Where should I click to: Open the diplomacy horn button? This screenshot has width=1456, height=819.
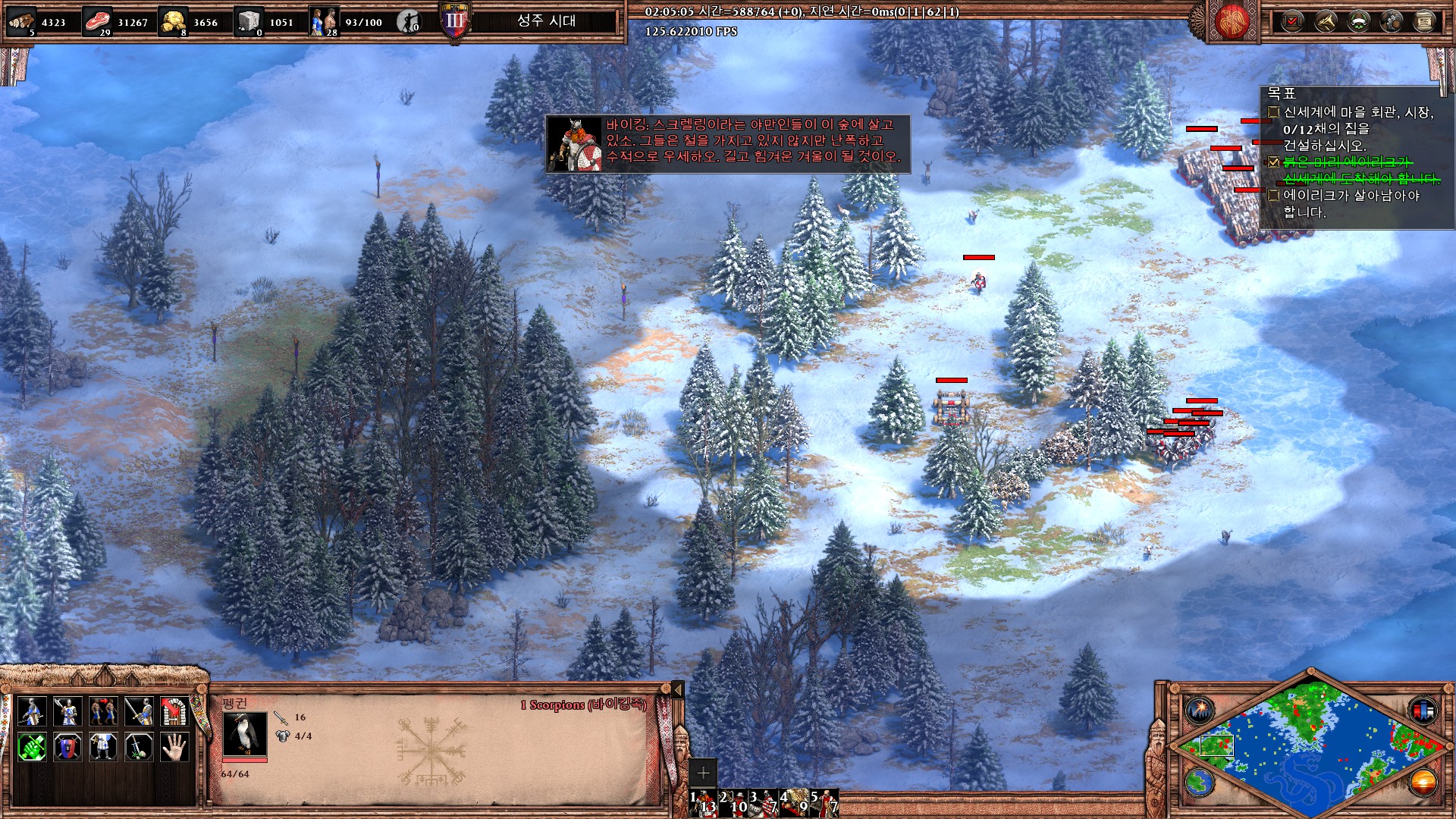1325,22
